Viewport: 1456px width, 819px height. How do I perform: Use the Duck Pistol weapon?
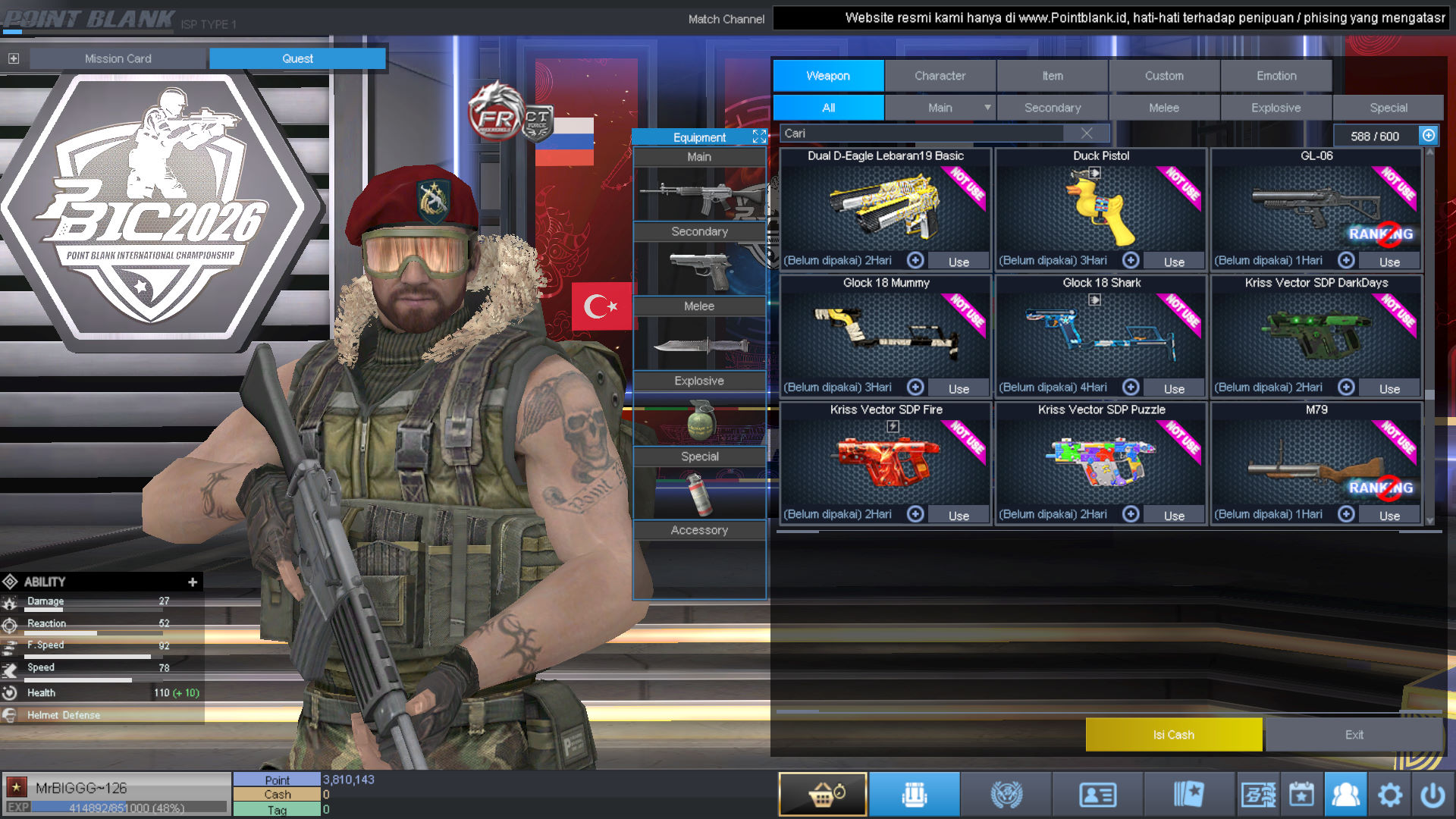click(x=1174, y=262)
